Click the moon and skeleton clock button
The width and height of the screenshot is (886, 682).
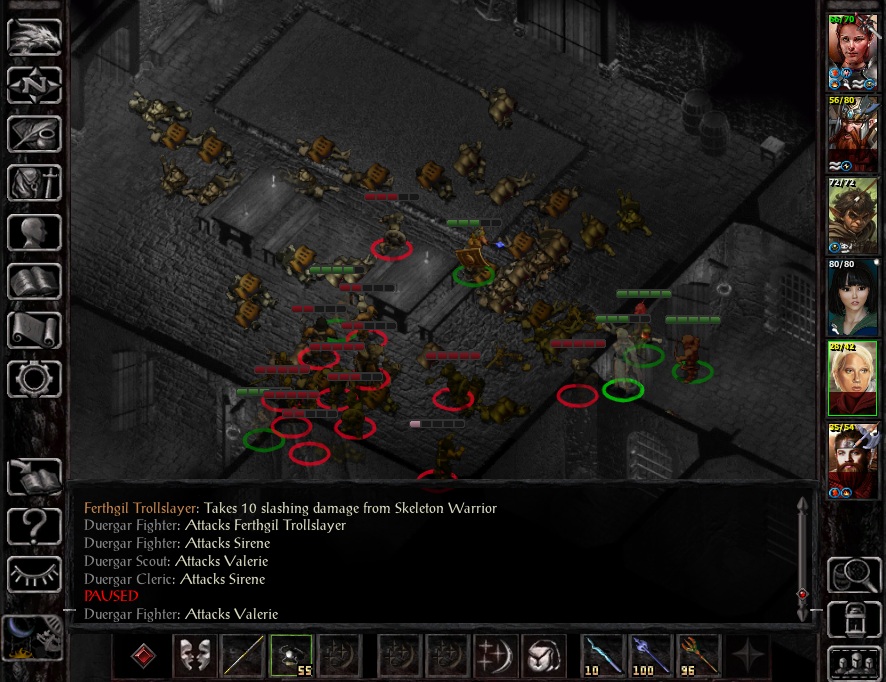point(33,637)
